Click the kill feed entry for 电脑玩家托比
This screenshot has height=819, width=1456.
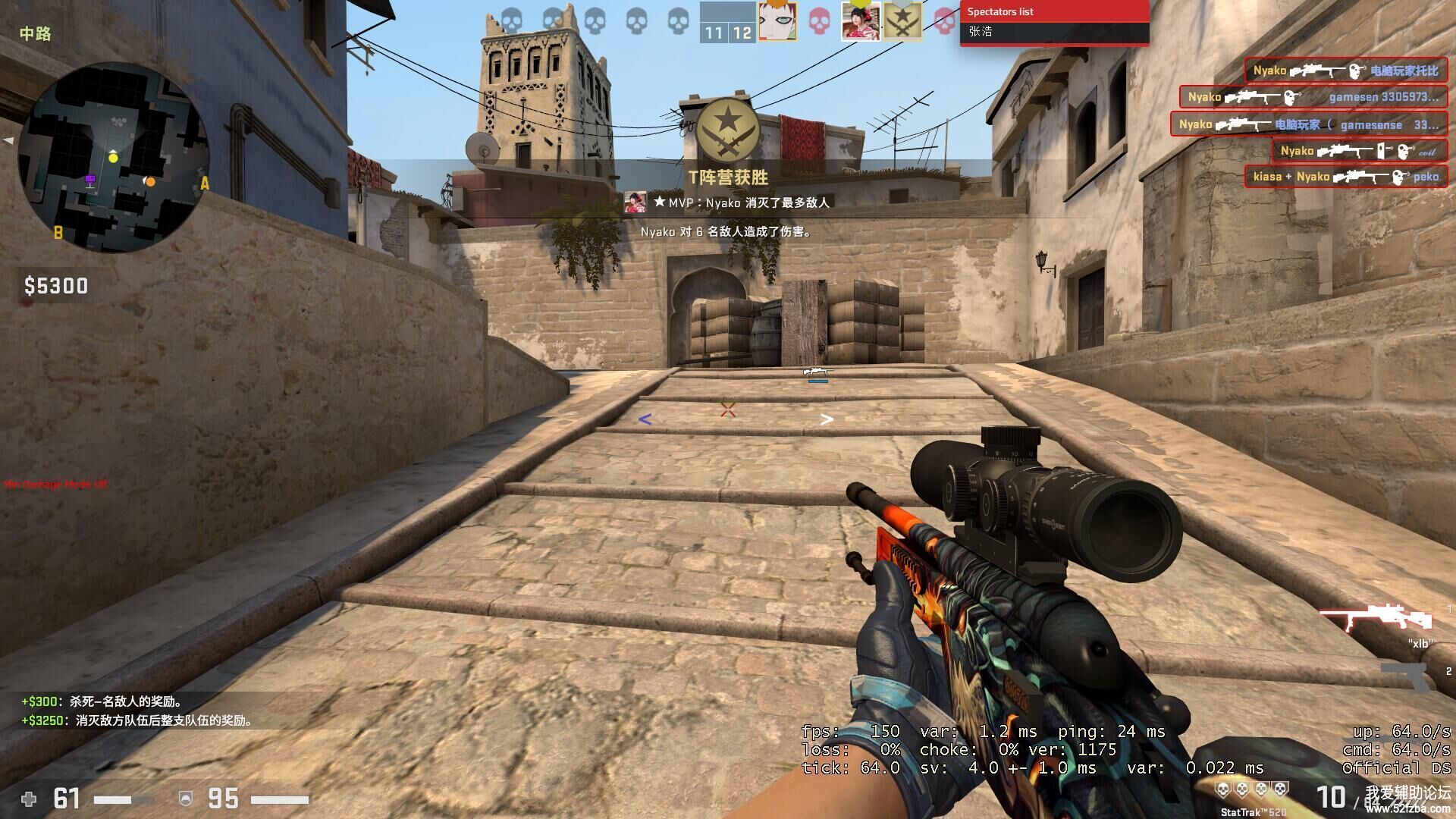1345,71
